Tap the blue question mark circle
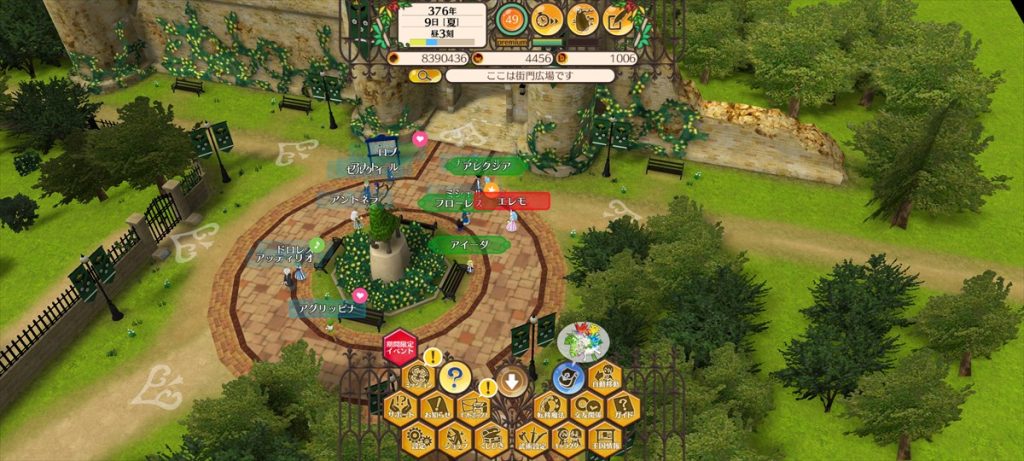The image size is (1024, 461). coord(455,378)
